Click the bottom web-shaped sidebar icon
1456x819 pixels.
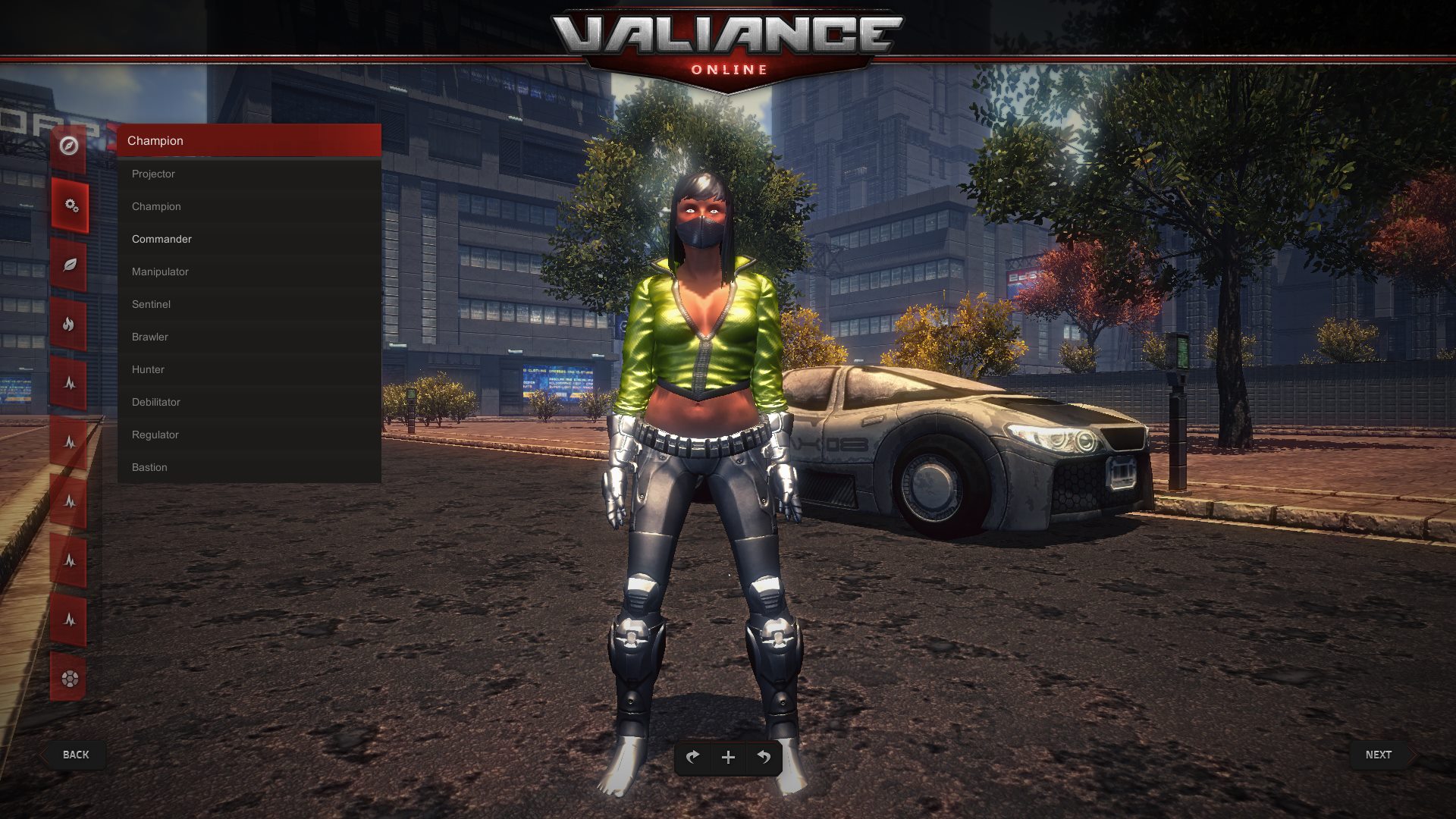[x=69, y=680]
